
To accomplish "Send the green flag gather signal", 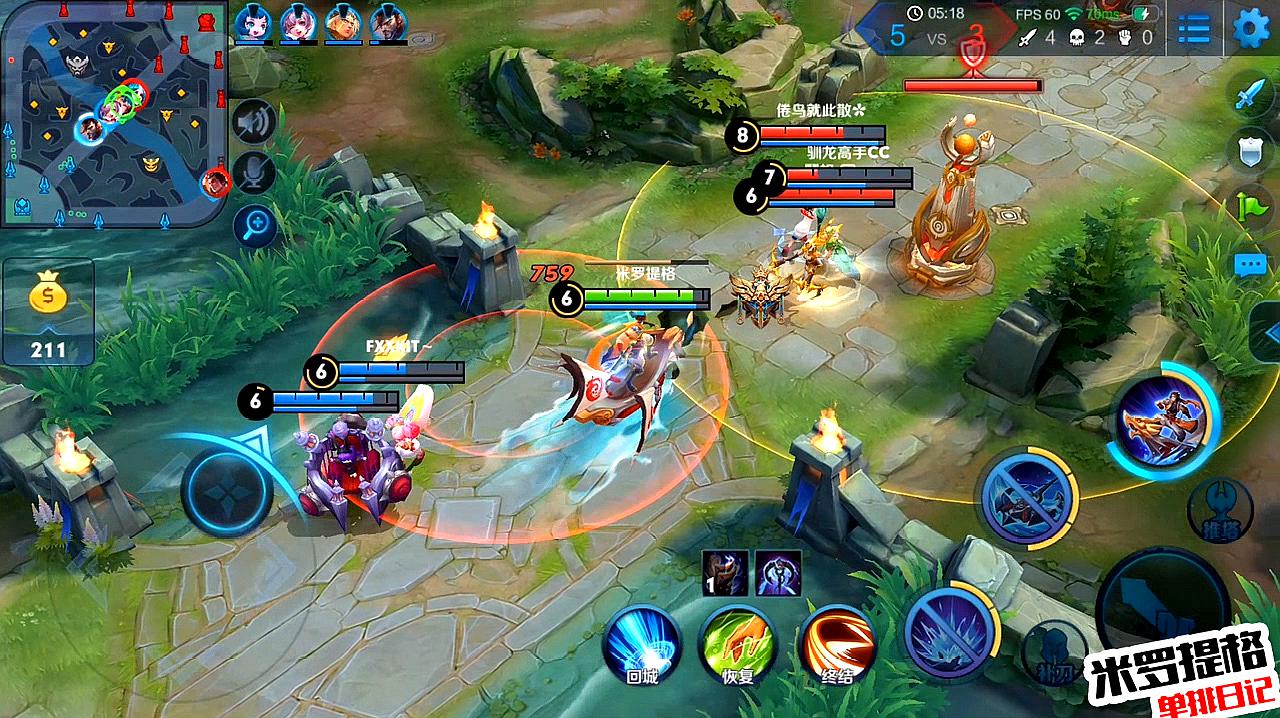I will pyautogui.click(x=1251, y=207).
